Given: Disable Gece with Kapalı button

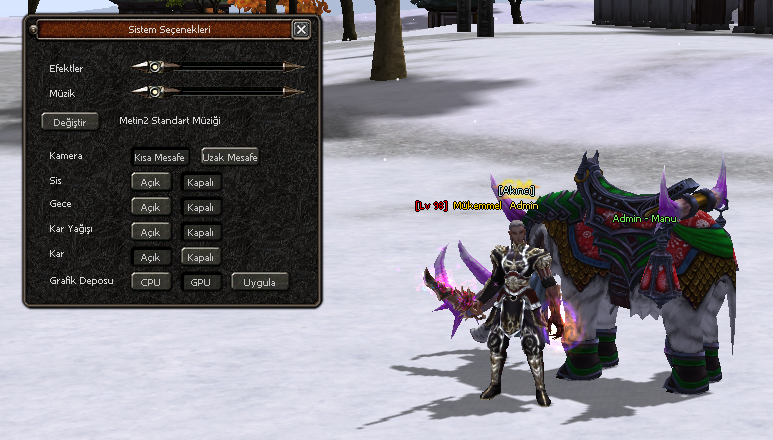Looking at the screenshot, I should pos(201,207).
